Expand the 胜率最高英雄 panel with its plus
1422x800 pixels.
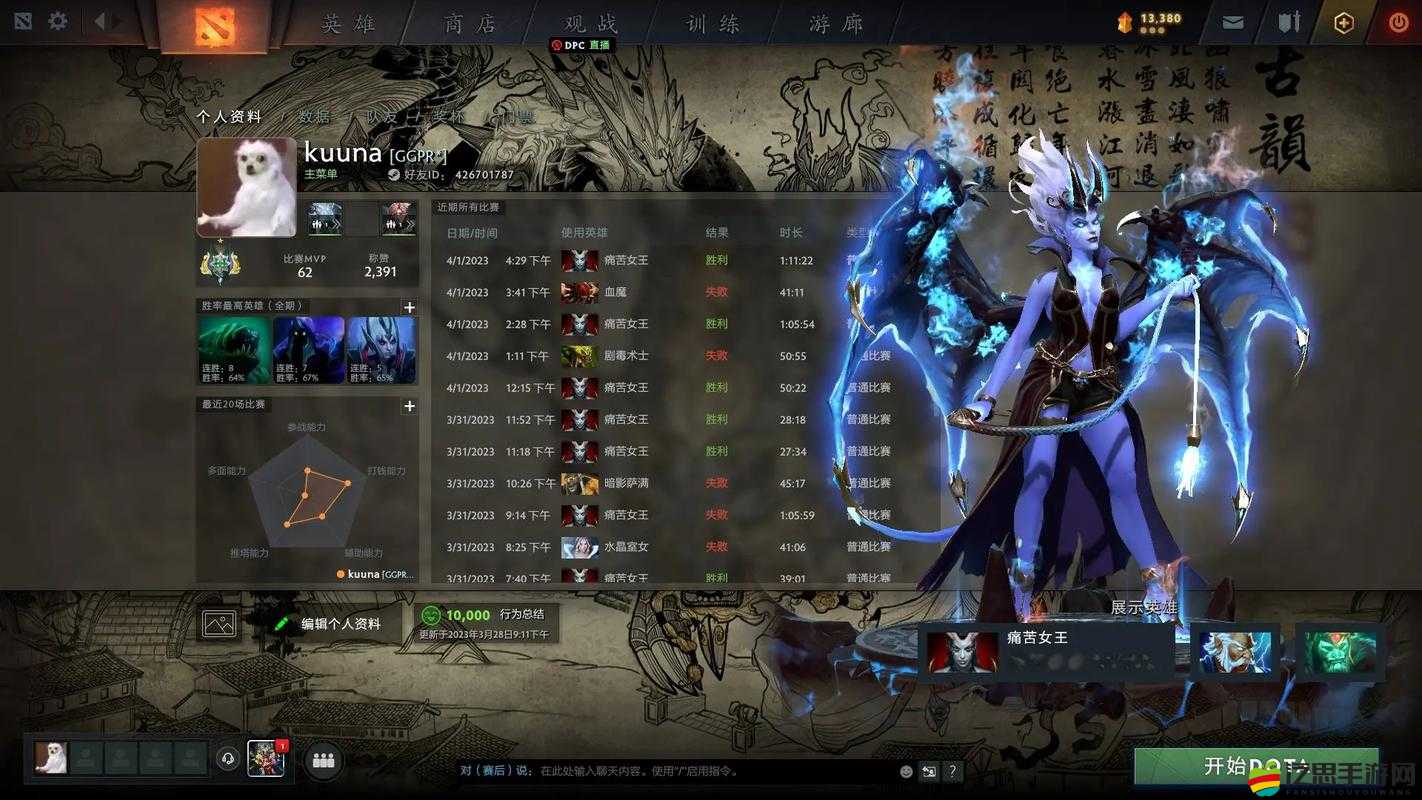click(409, 307)
